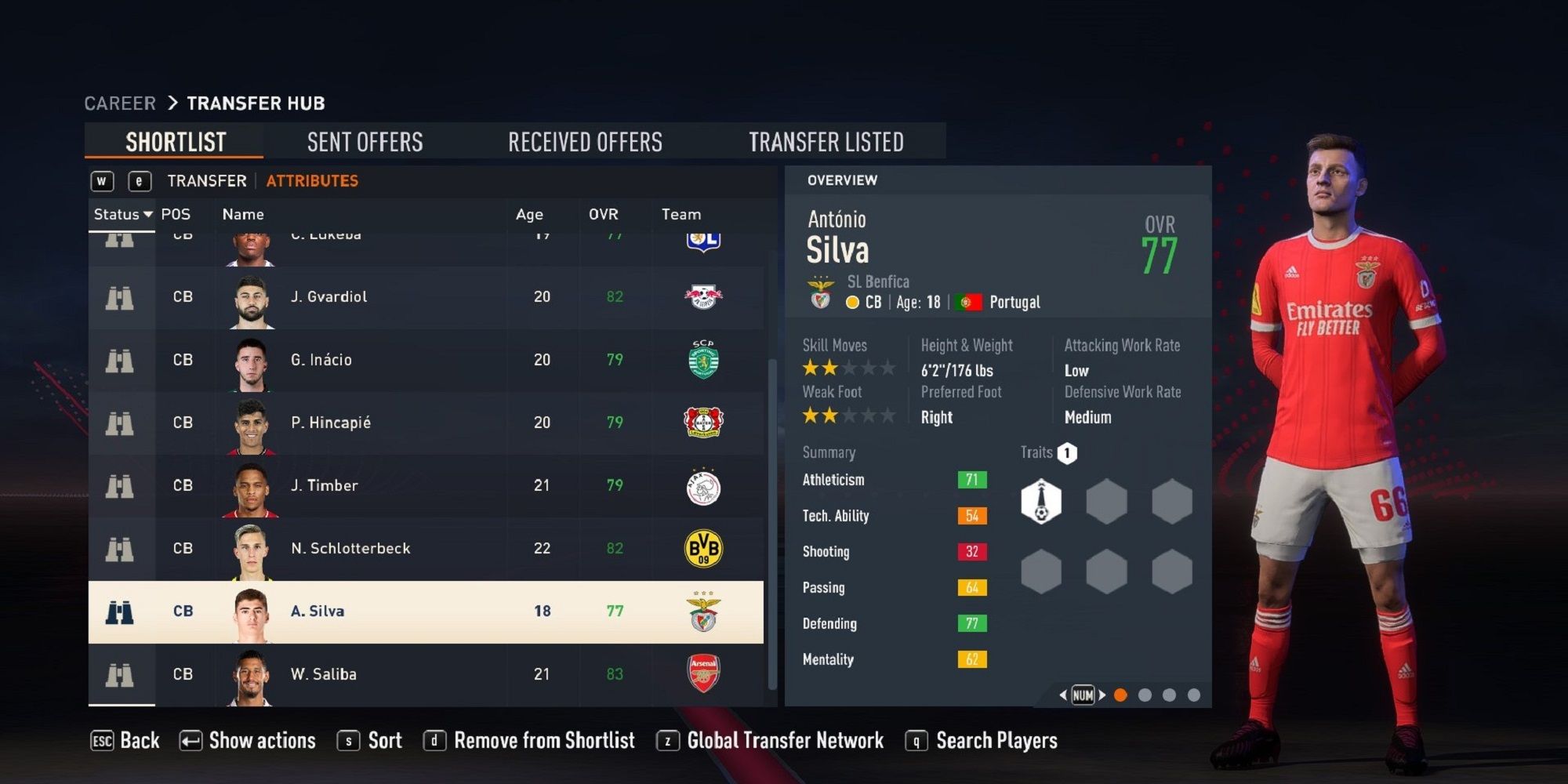Click the Ajax crest on J. Timber's row
The height and width of the screenshot is (784, 1568).
tap(704, 485)
